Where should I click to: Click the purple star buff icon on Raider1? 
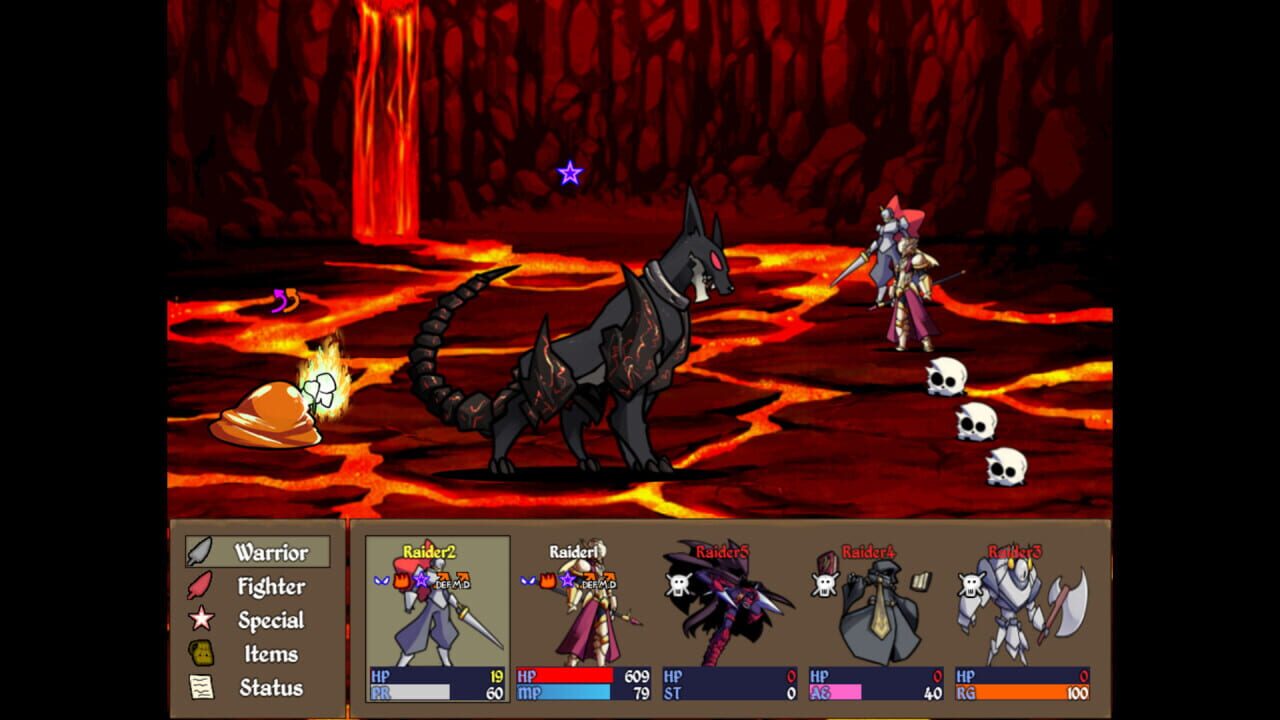[x=568, y=581]
